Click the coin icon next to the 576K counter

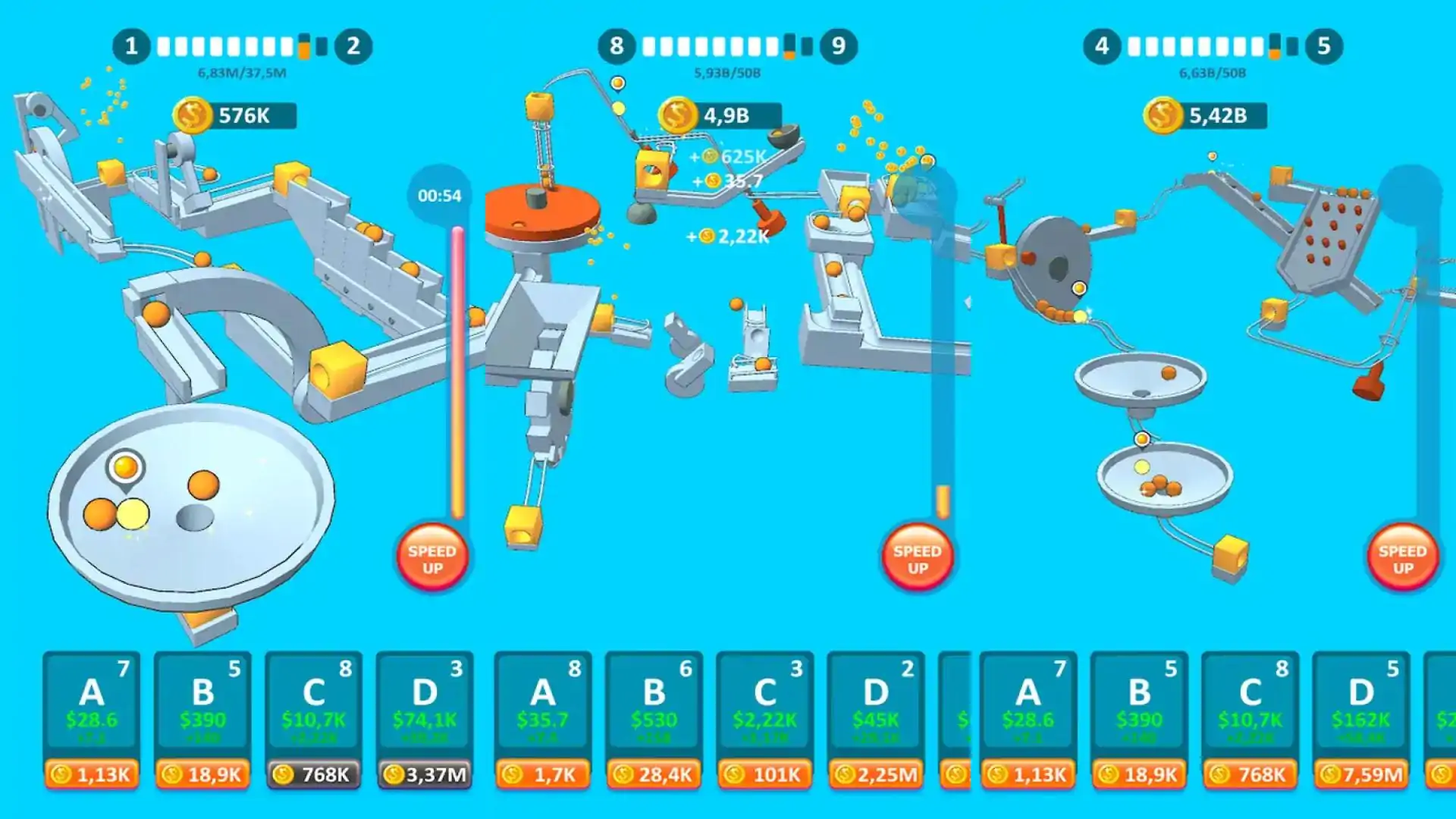click(194, 116)
